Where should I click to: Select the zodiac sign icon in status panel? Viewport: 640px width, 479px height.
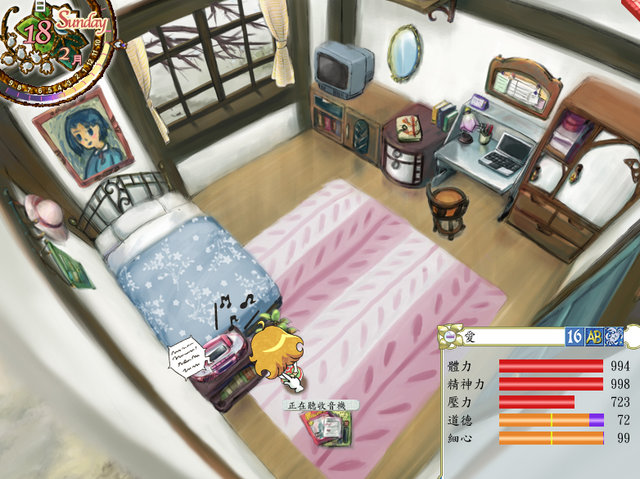614,337
